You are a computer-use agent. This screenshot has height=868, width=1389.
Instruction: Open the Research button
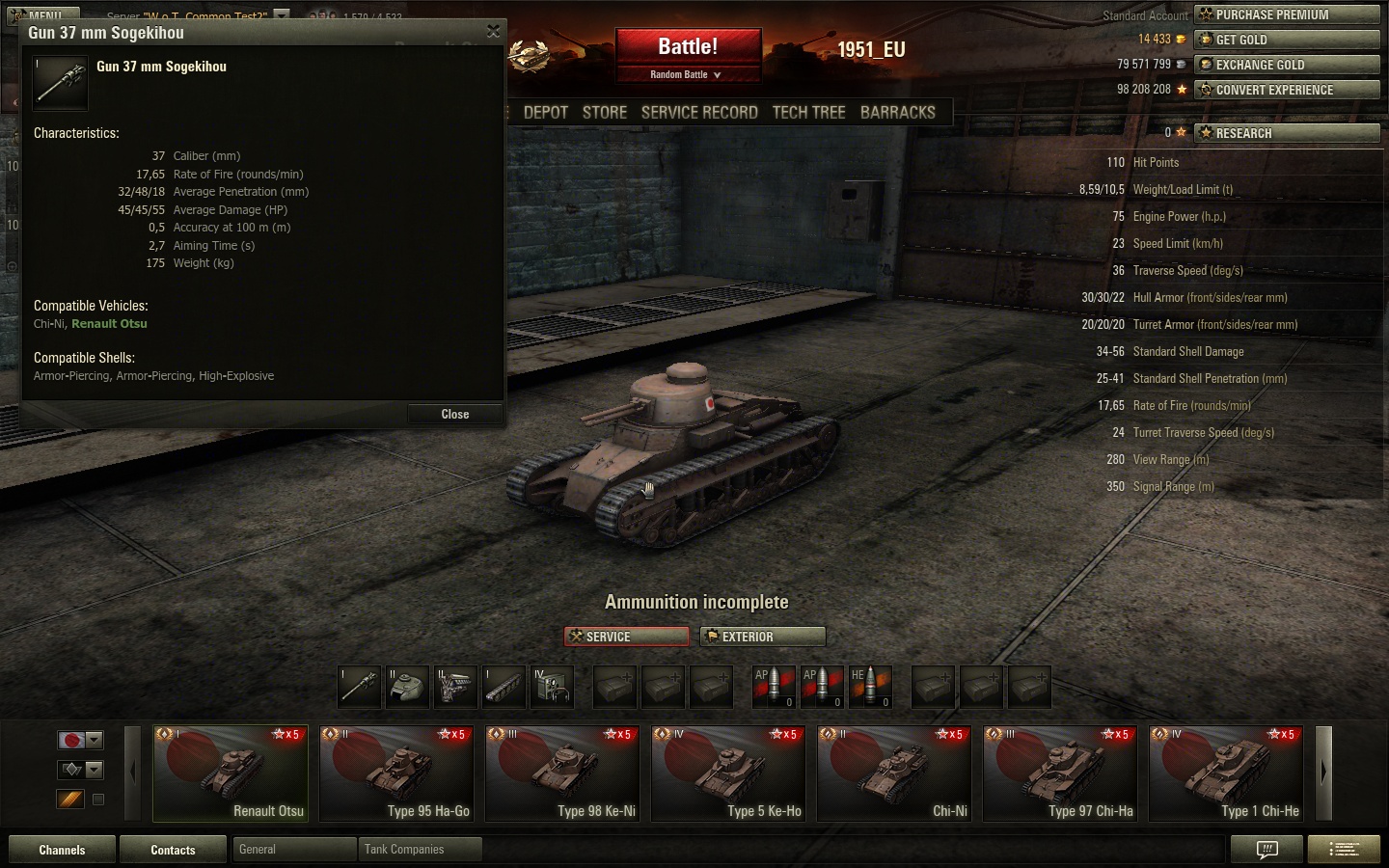click(x=1287, y=133)
